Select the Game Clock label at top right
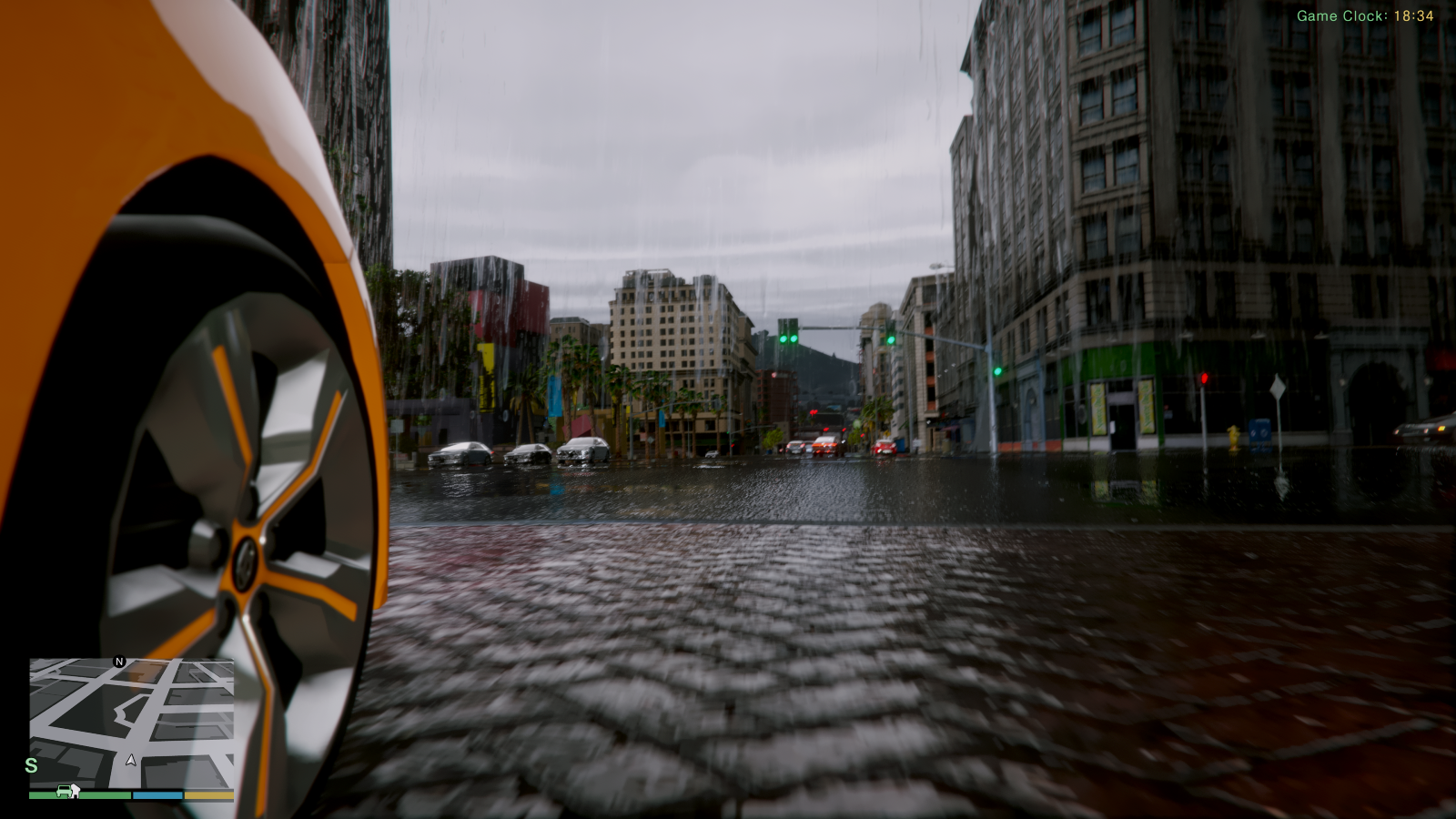 click(x=1340, y=14)
